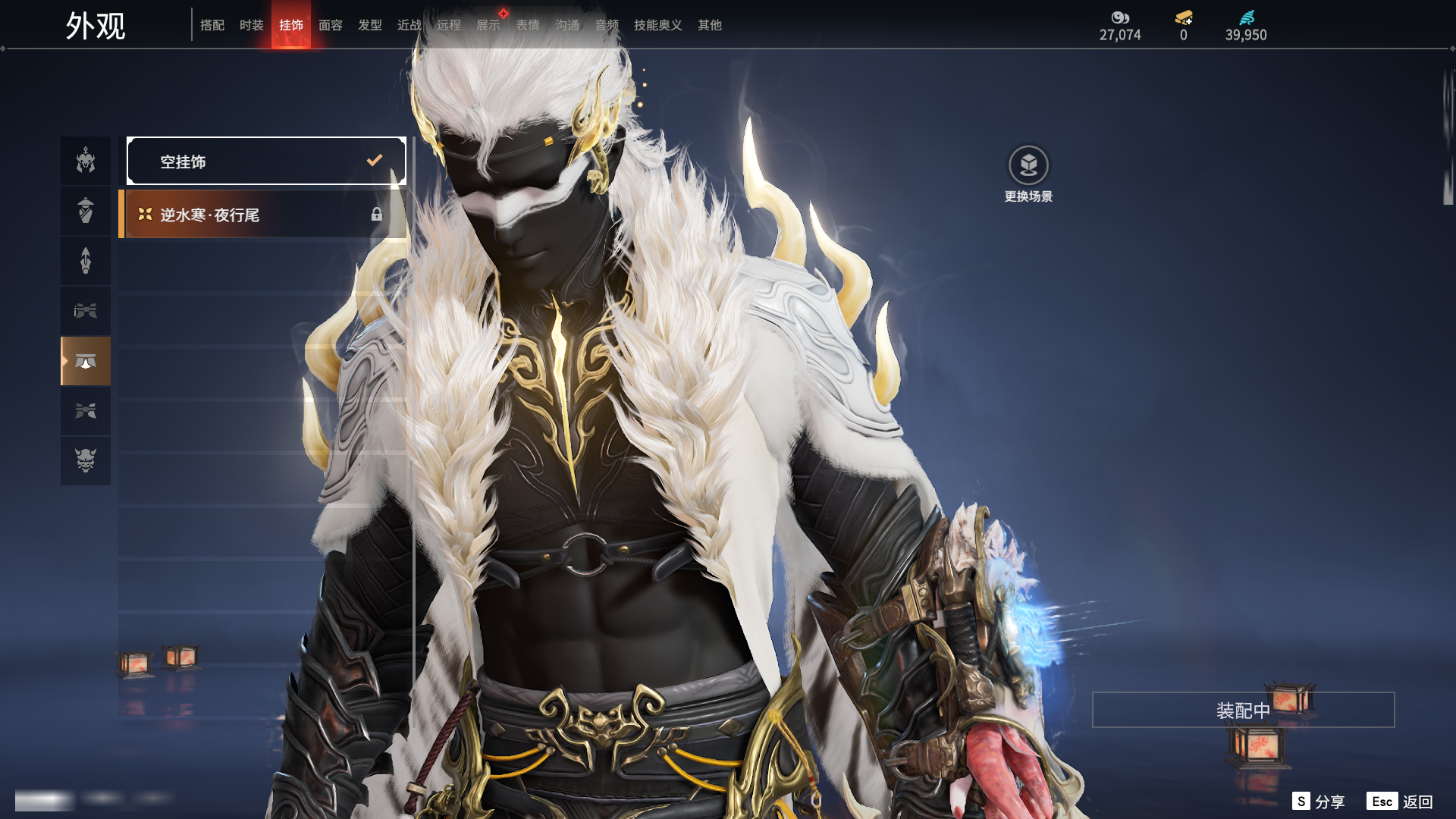The width and height of the screenshot is (1456, 819).
Task: Click the 装配中 equip button
Action: point(1242,710)
